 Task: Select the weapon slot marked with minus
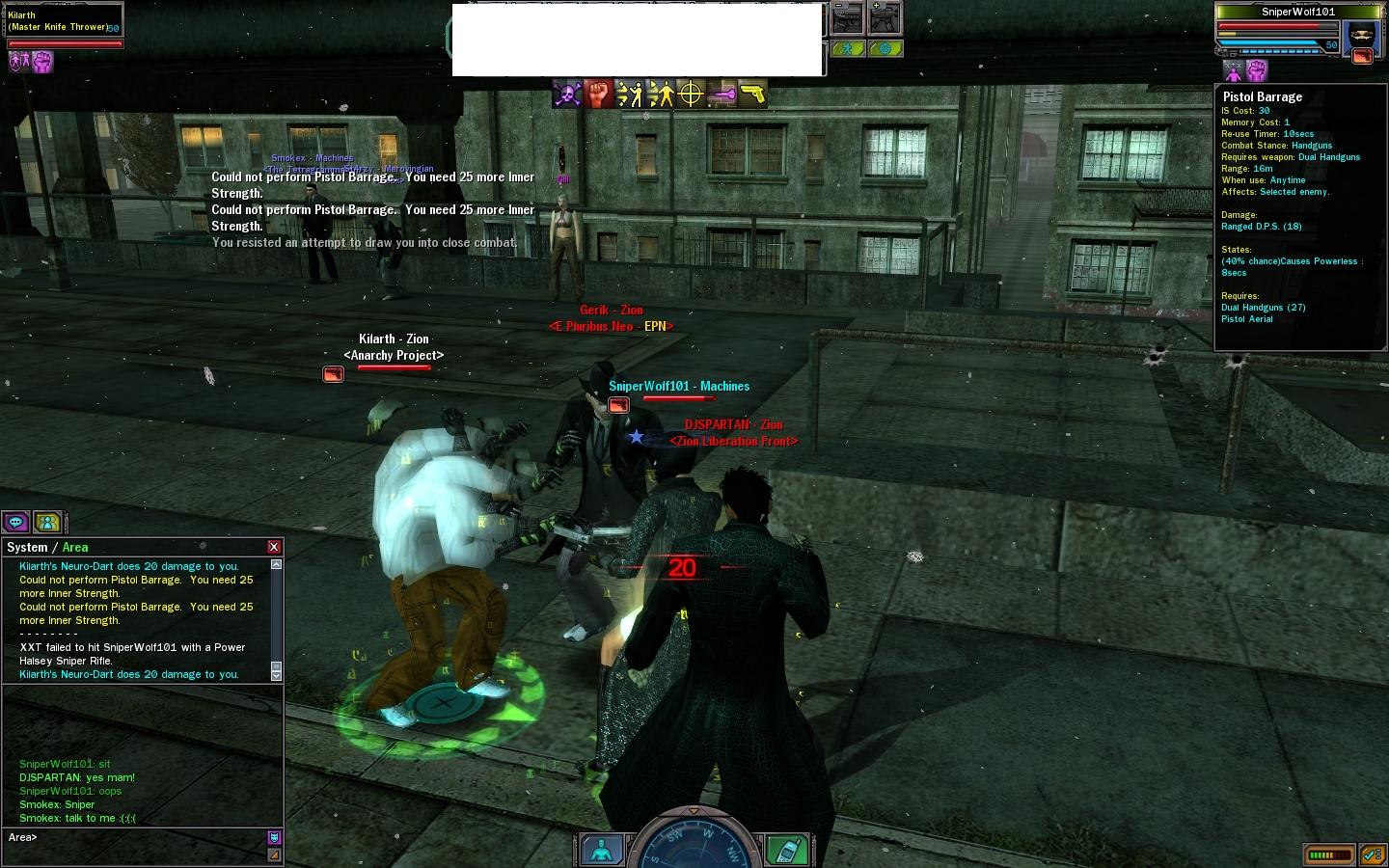[x=848, y=19]
